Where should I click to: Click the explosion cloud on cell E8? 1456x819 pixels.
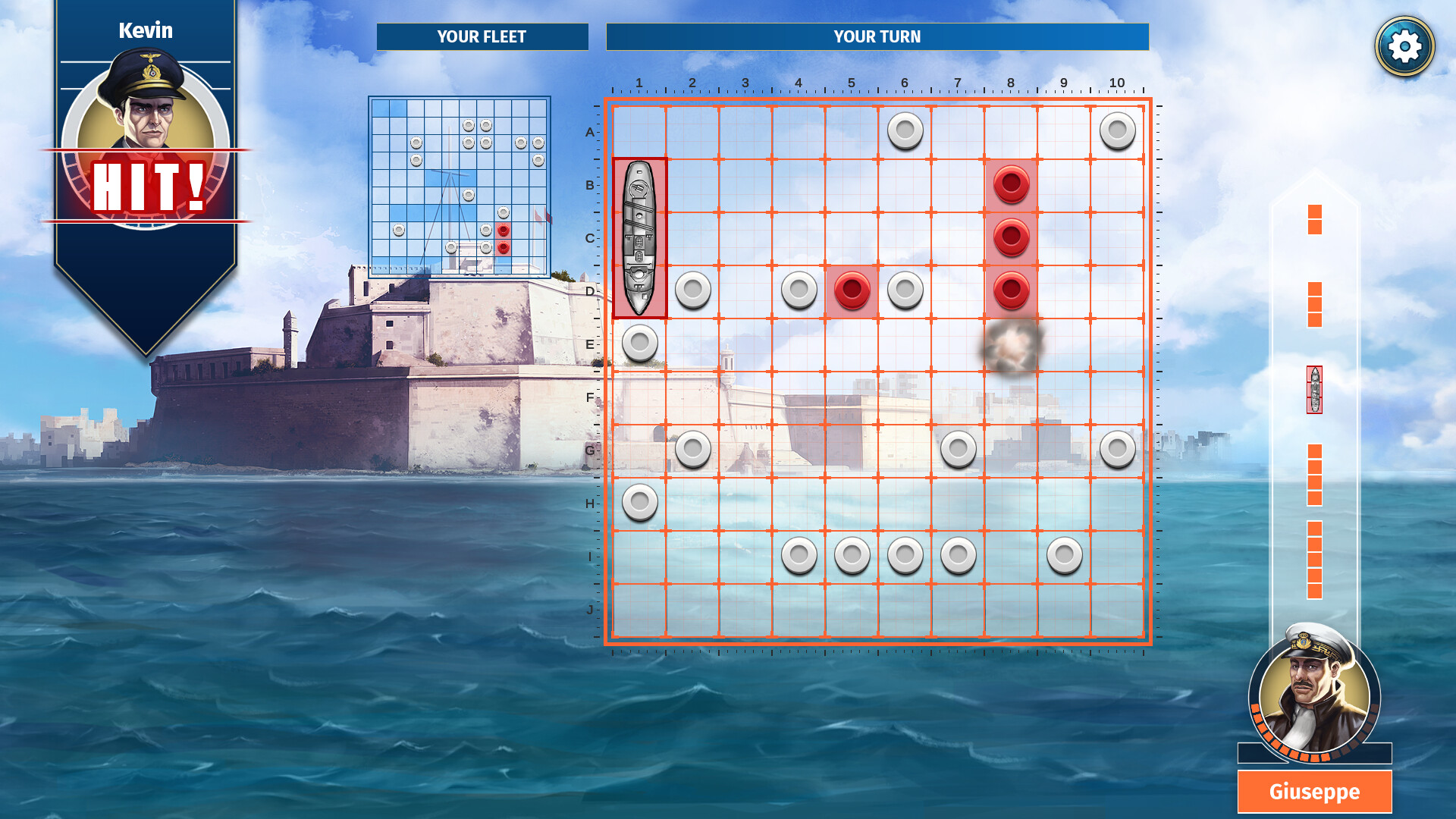tap(1011, 345)
